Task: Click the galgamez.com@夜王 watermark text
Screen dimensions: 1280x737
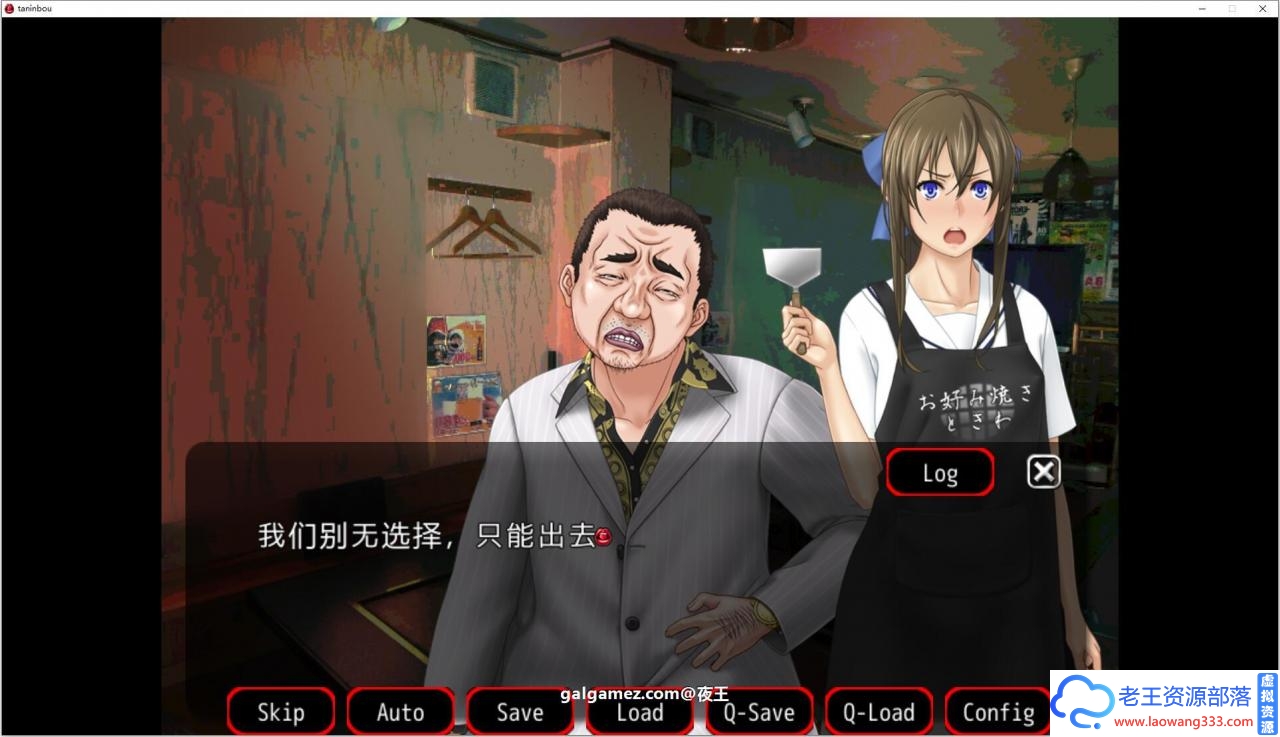Action: [643, 694]
